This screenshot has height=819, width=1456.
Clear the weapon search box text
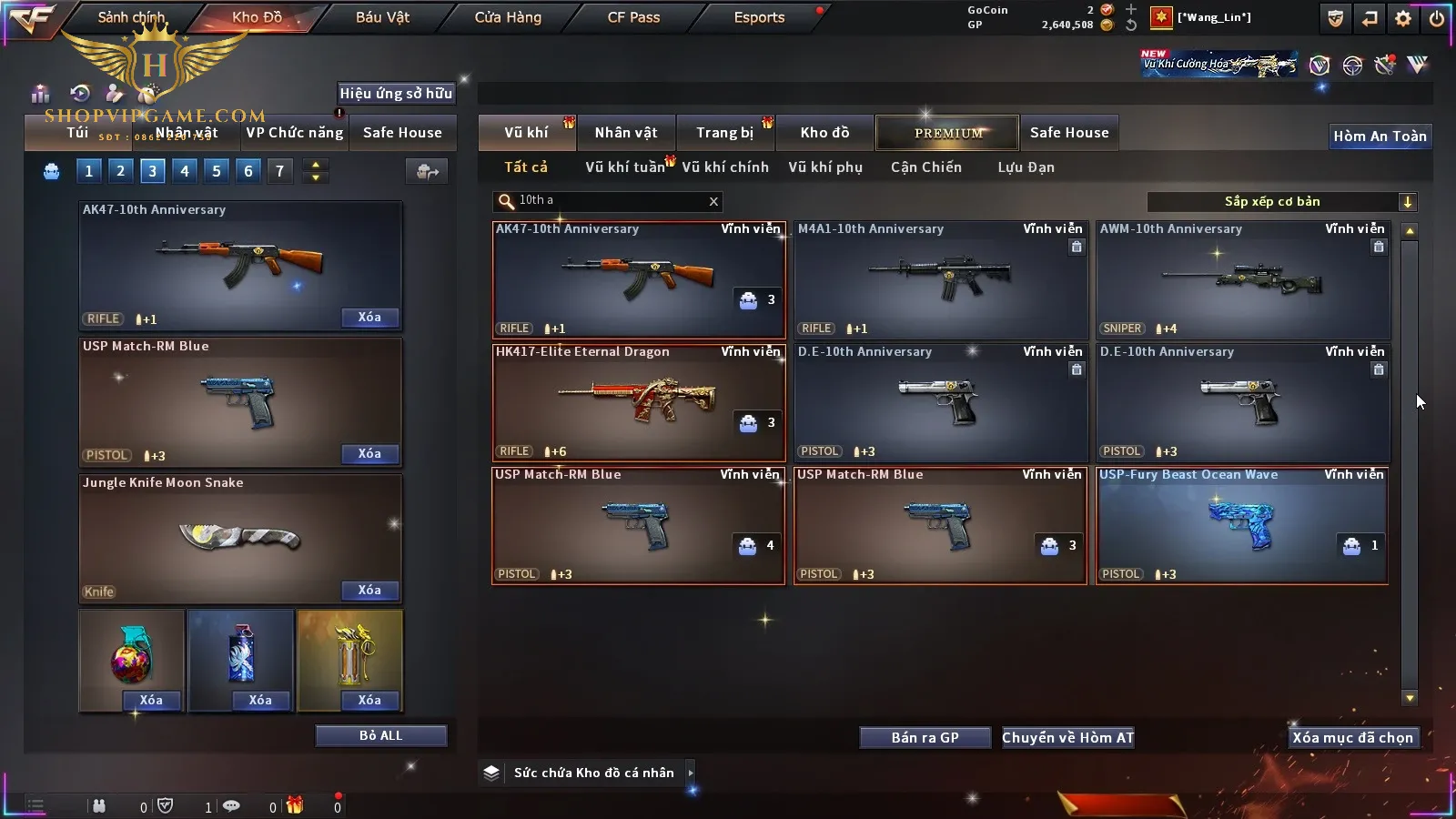click(713, 202)
